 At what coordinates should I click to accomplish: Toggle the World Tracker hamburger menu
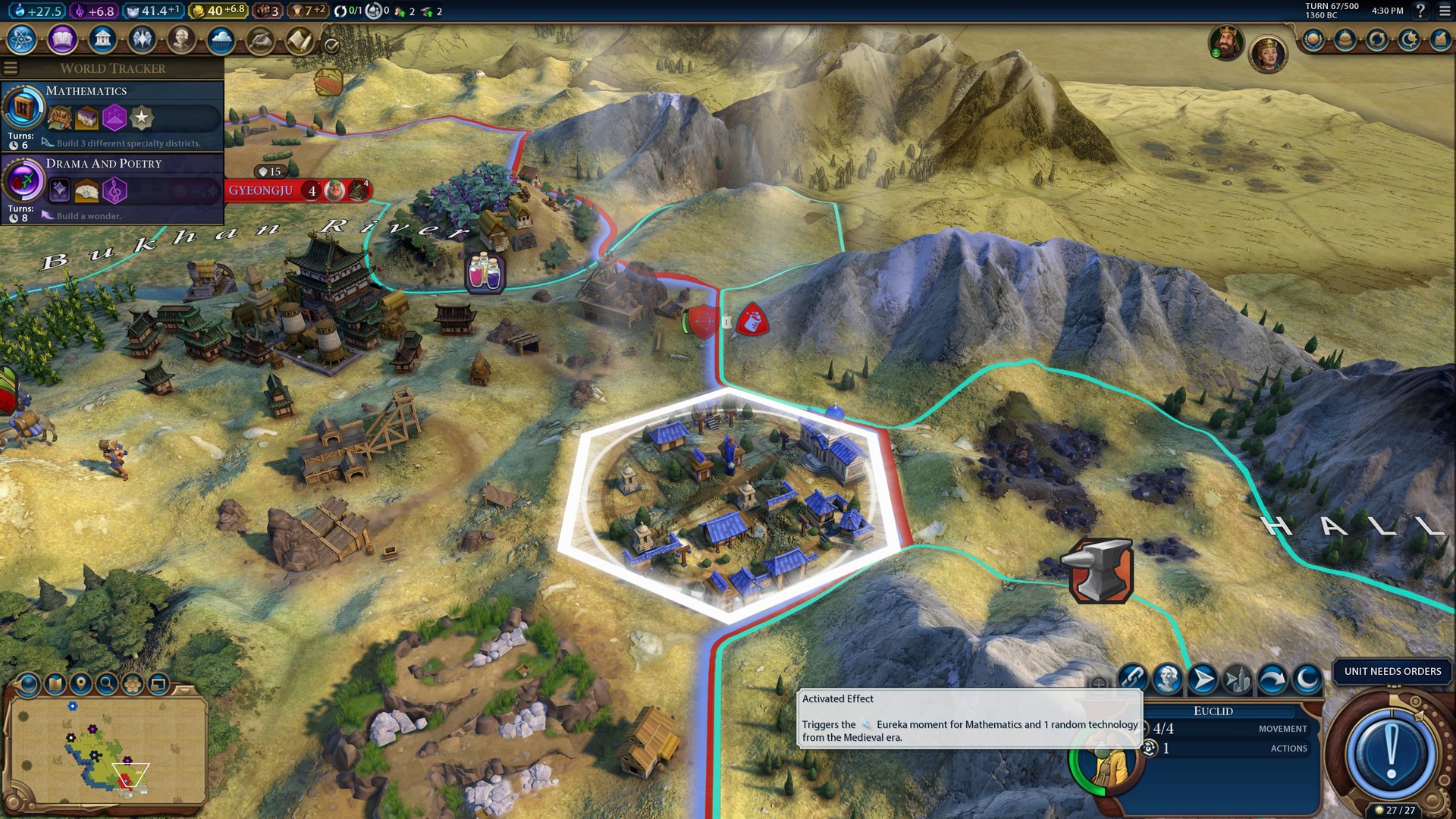point(11,68)
